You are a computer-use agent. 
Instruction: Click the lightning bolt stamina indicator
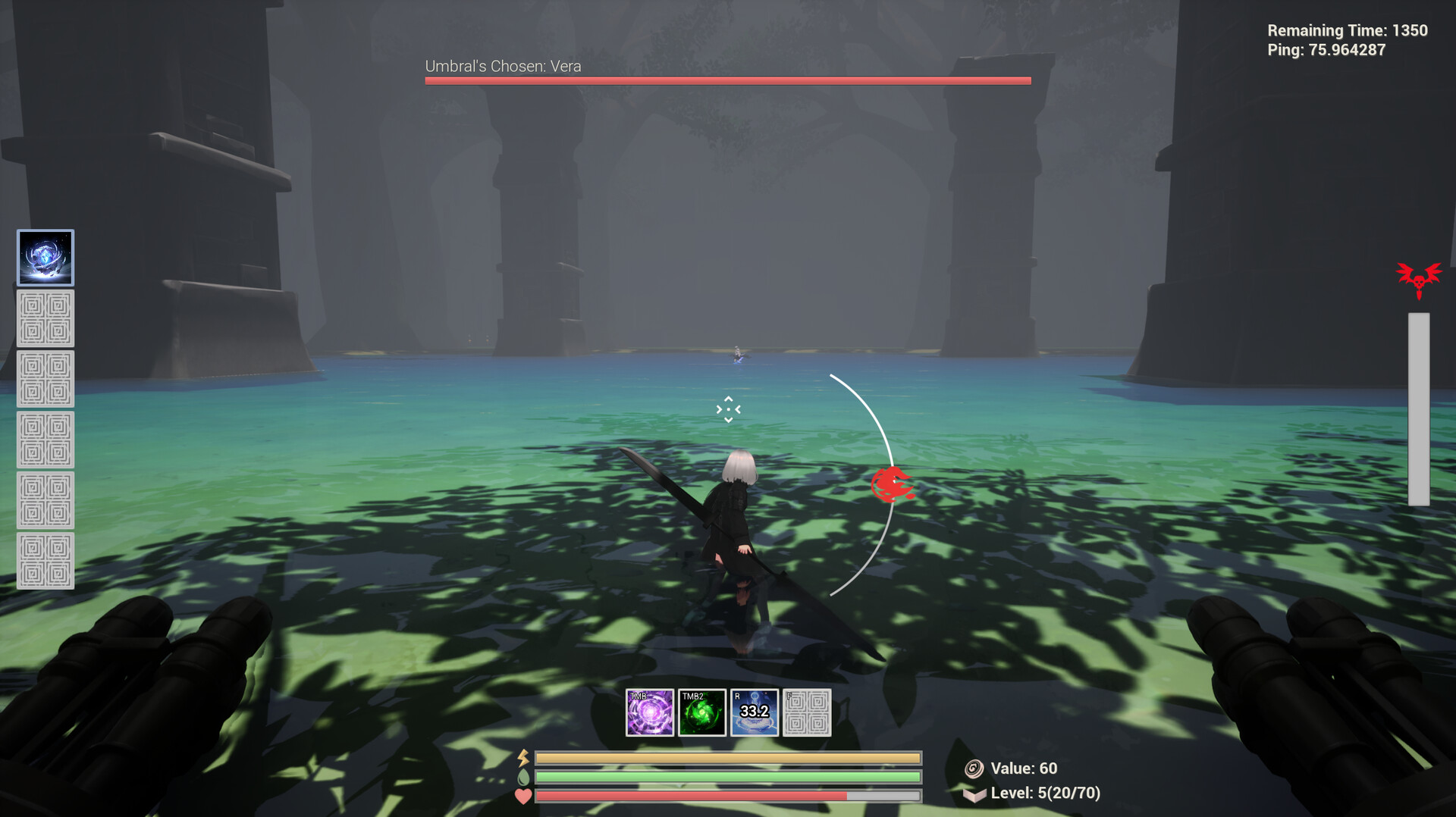pos(522,757)
